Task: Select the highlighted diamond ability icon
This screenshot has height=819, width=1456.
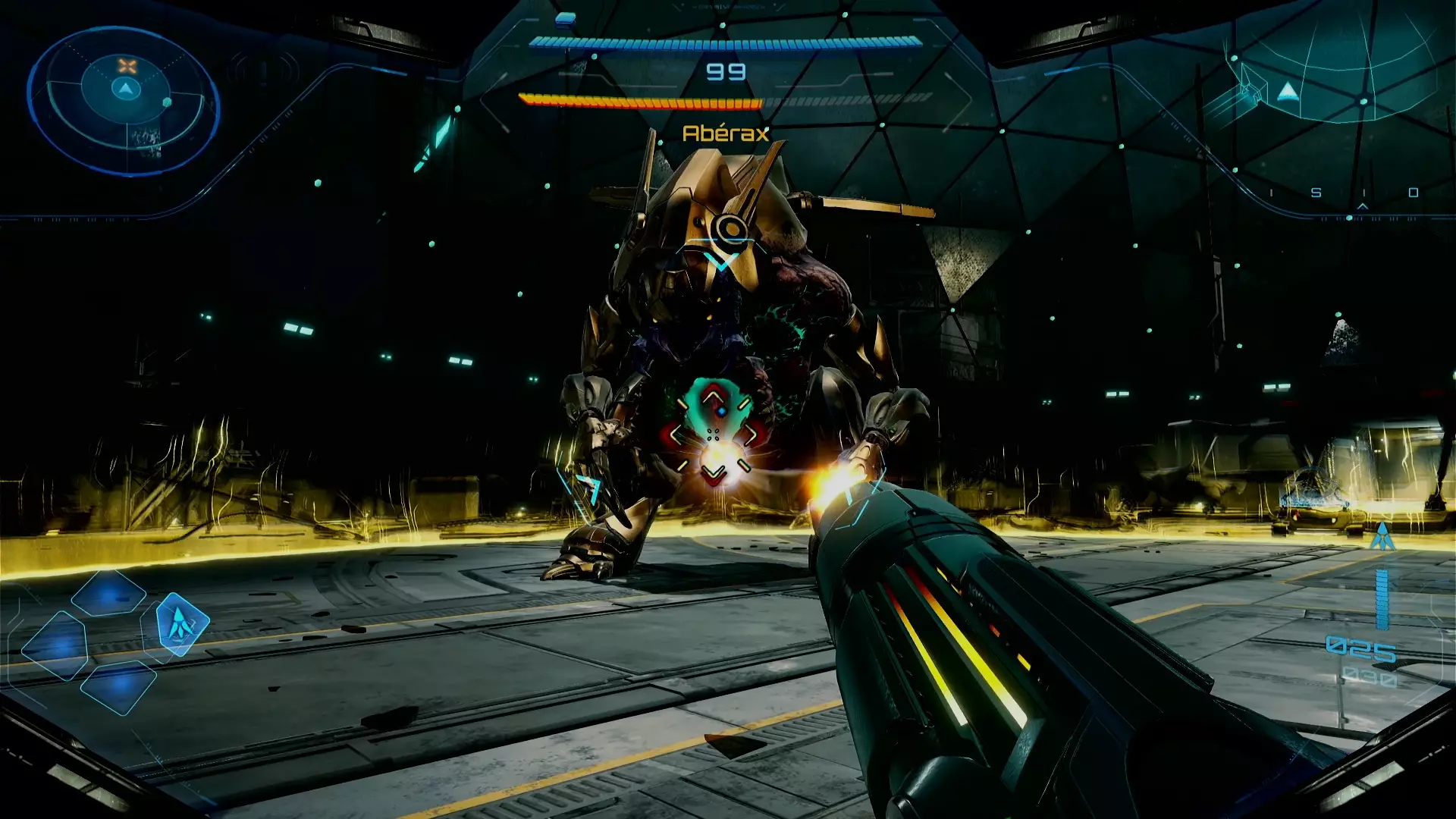Action: tap(181, 624)
